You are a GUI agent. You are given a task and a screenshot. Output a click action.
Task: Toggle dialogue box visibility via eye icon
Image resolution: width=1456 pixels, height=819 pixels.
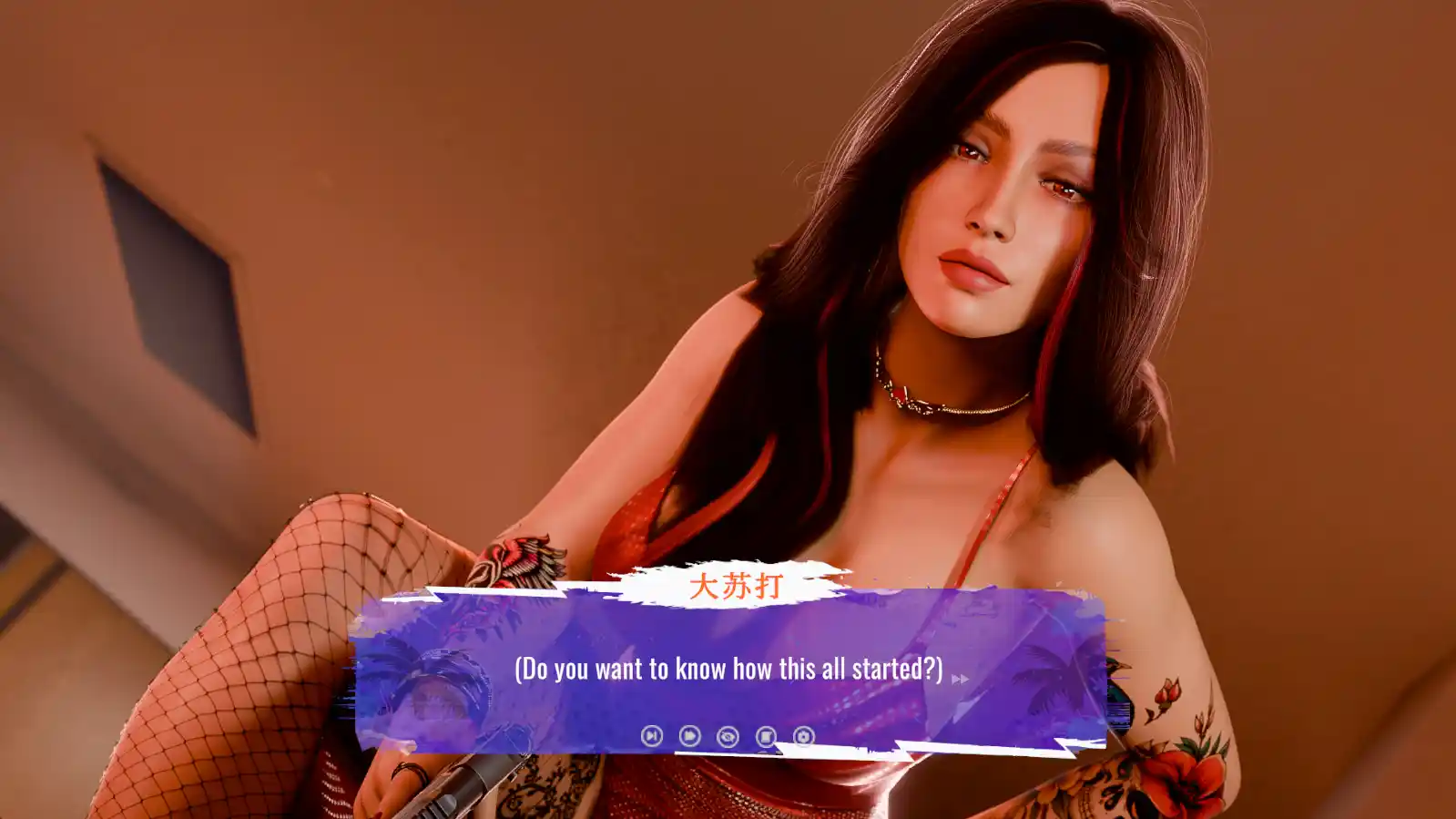pos(727,735)
